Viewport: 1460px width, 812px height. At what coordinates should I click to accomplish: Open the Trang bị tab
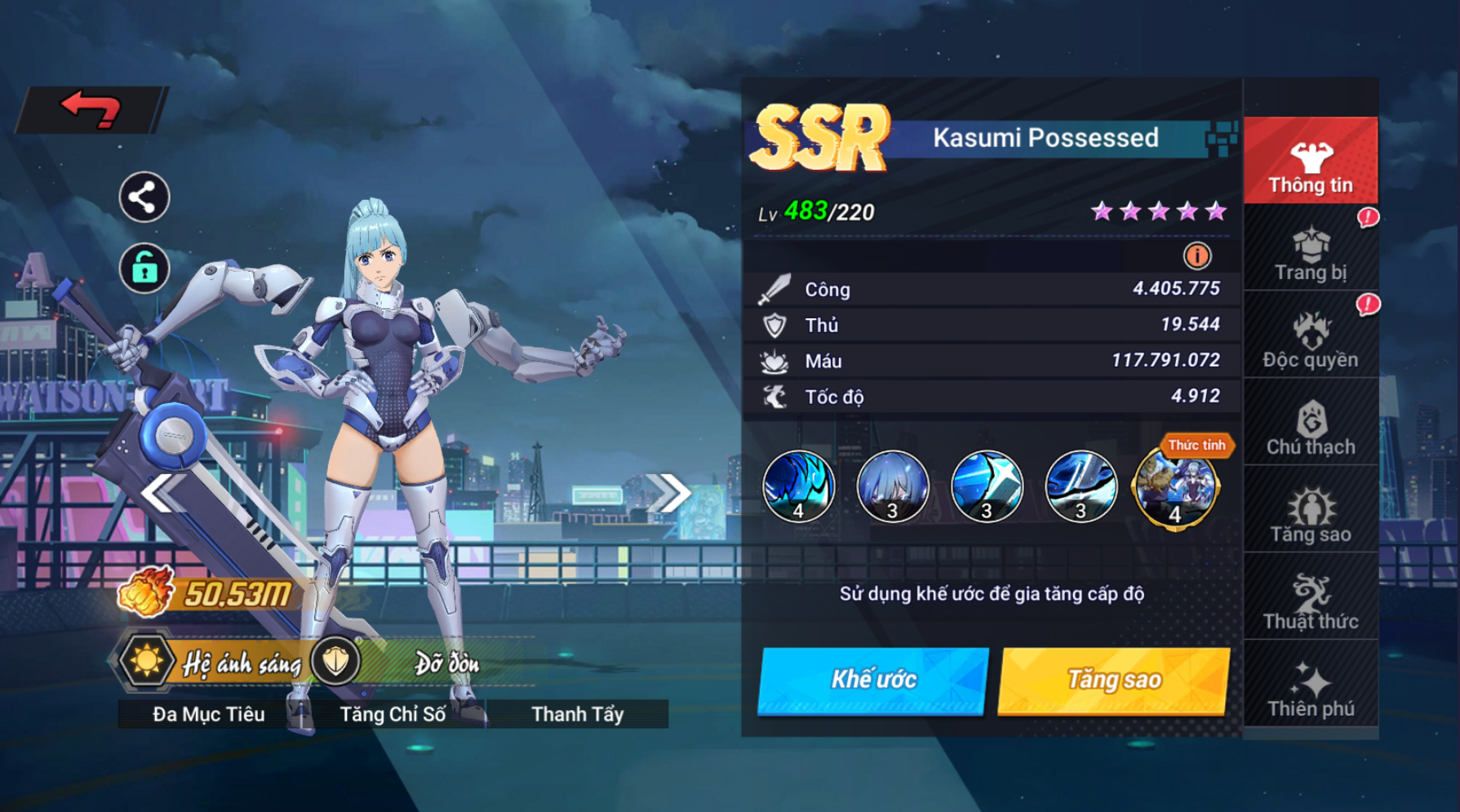point(1311,253)
